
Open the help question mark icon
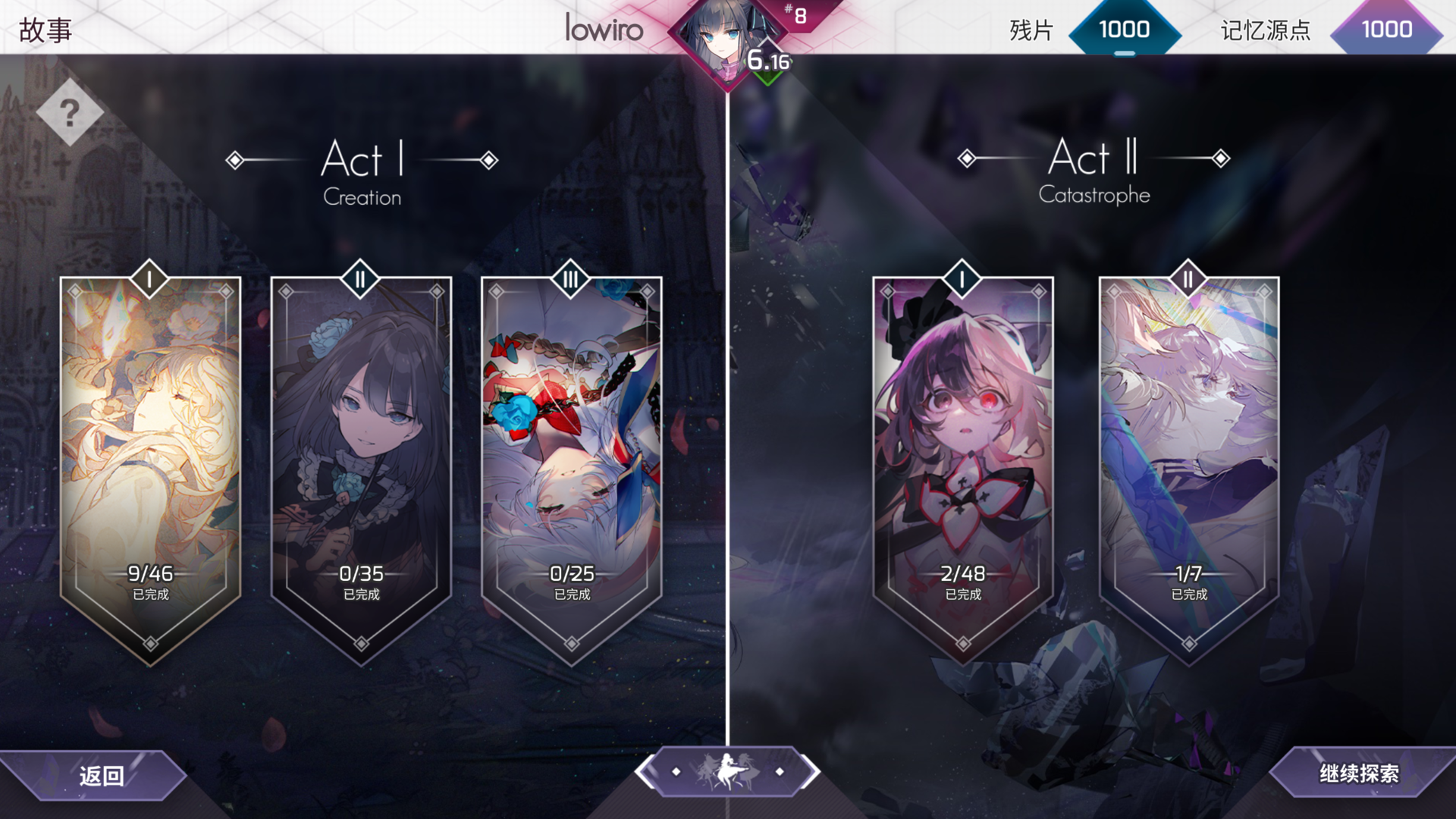point(71,114)
